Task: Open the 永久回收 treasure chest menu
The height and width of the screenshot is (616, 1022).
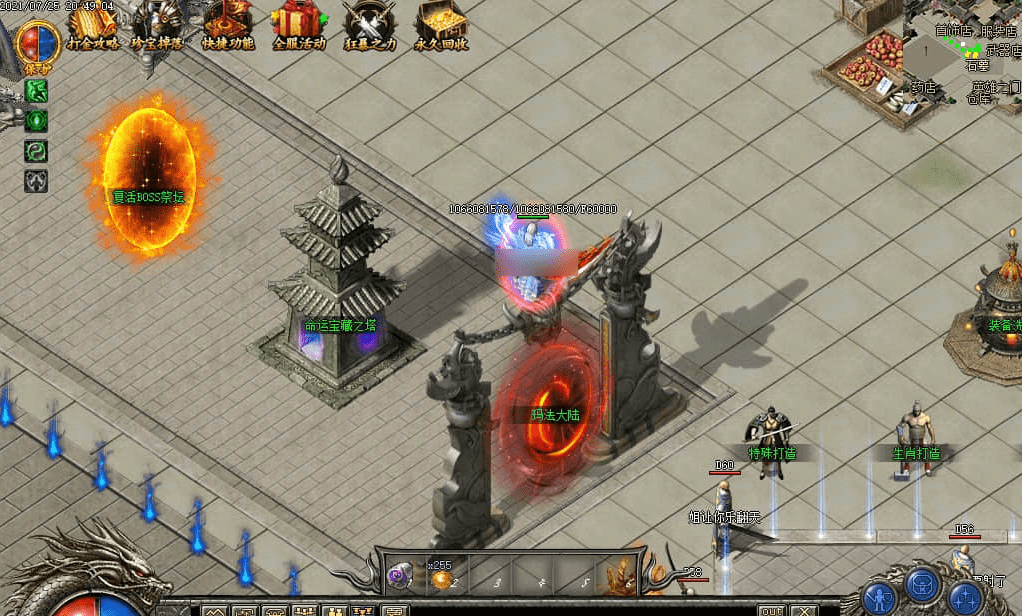Action: point(441,26)
